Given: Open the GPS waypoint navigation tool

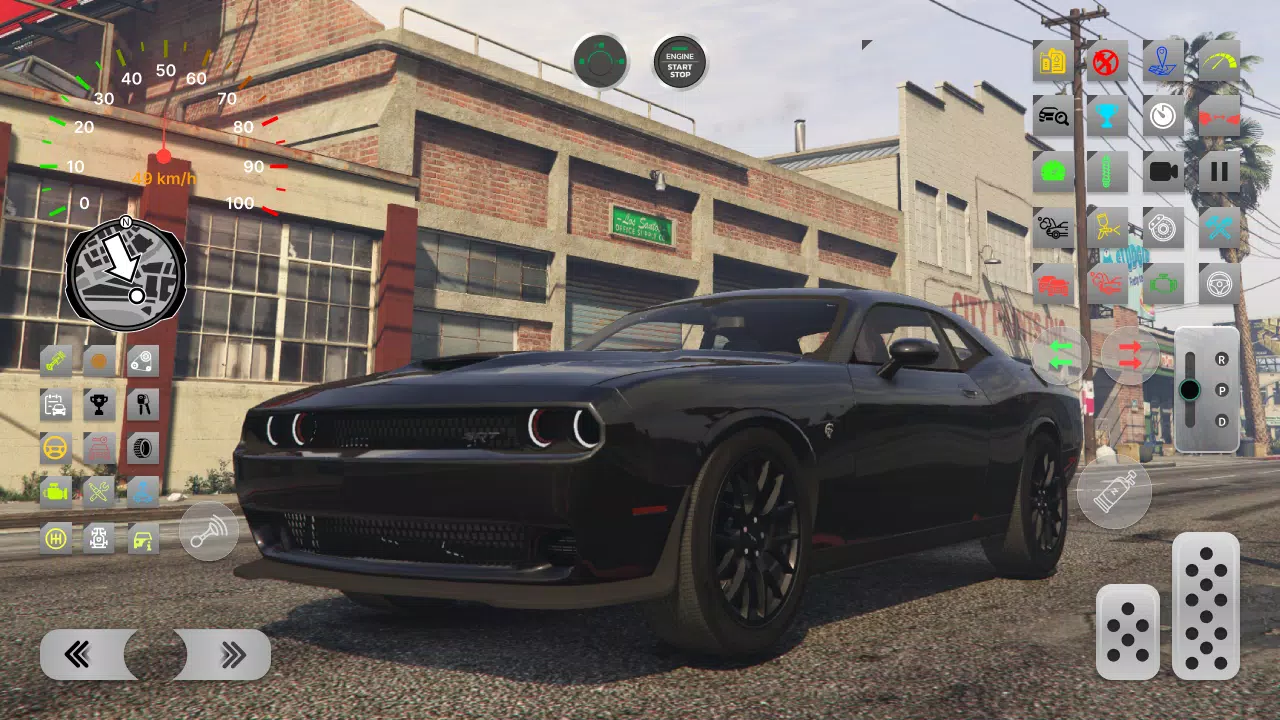Looking at the screenshot, I should tap(1162, 62).
